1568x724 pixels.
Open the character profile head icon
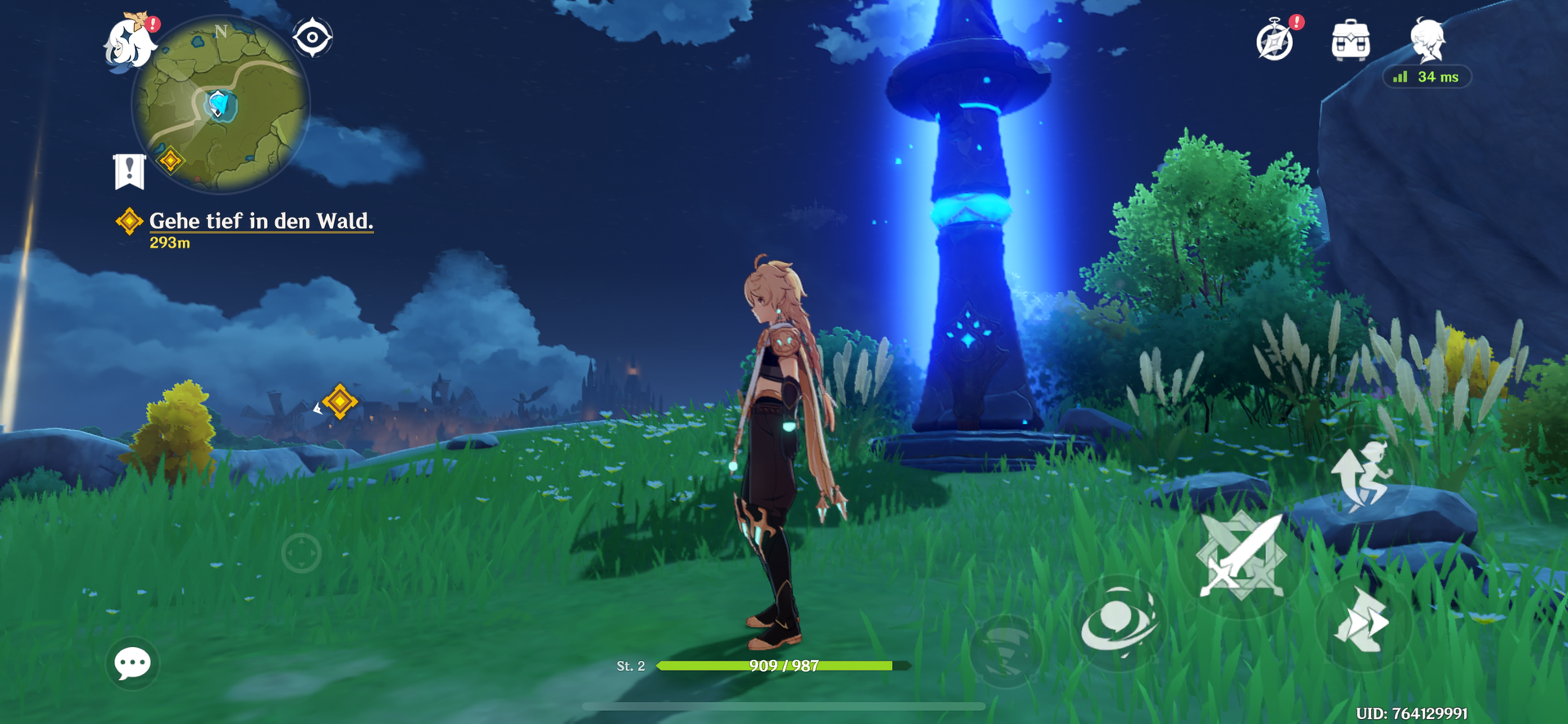(x=1428, y=39)
